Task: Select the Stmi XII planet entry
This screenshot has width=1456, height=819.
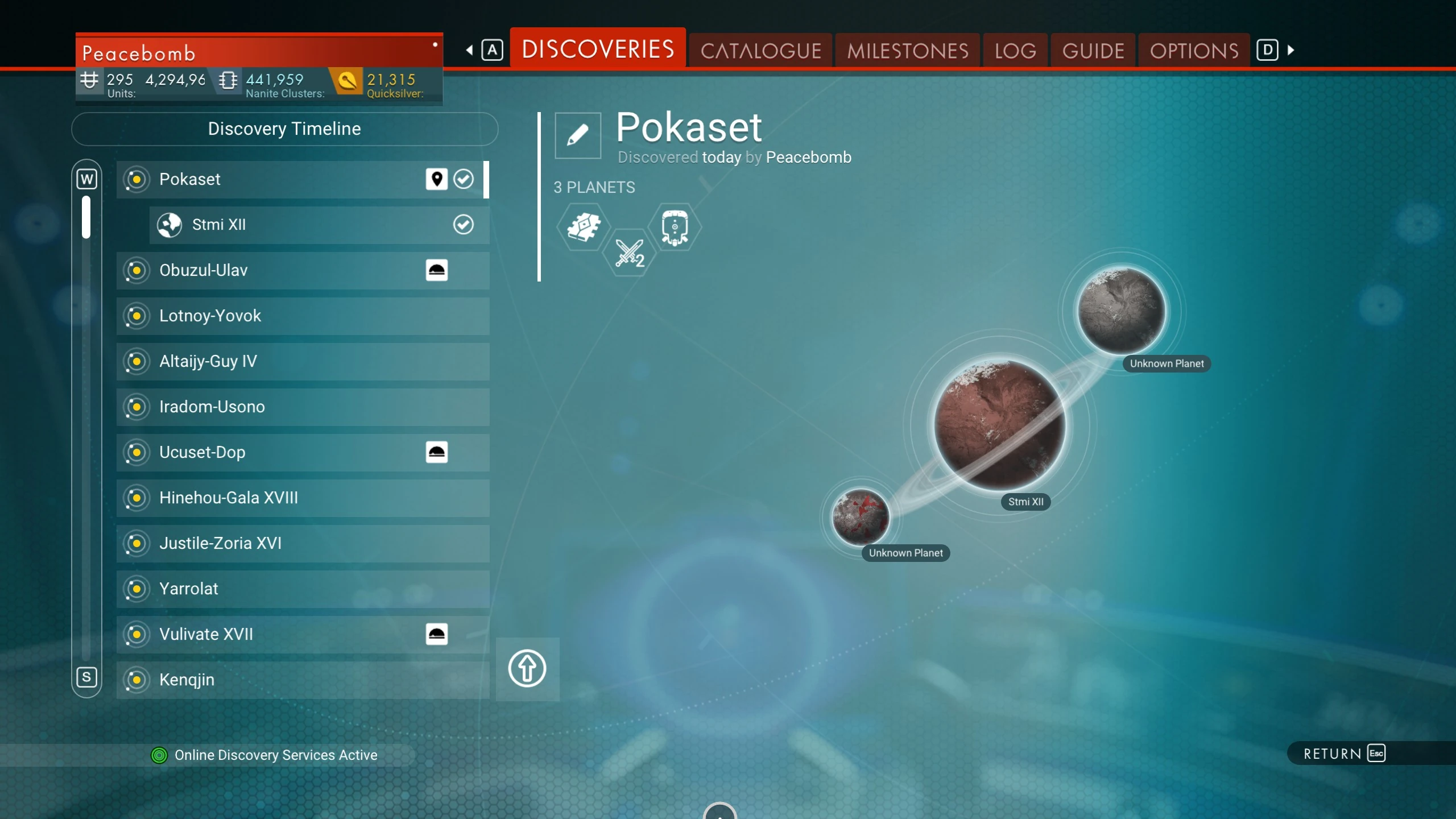Action: point(318,225)
